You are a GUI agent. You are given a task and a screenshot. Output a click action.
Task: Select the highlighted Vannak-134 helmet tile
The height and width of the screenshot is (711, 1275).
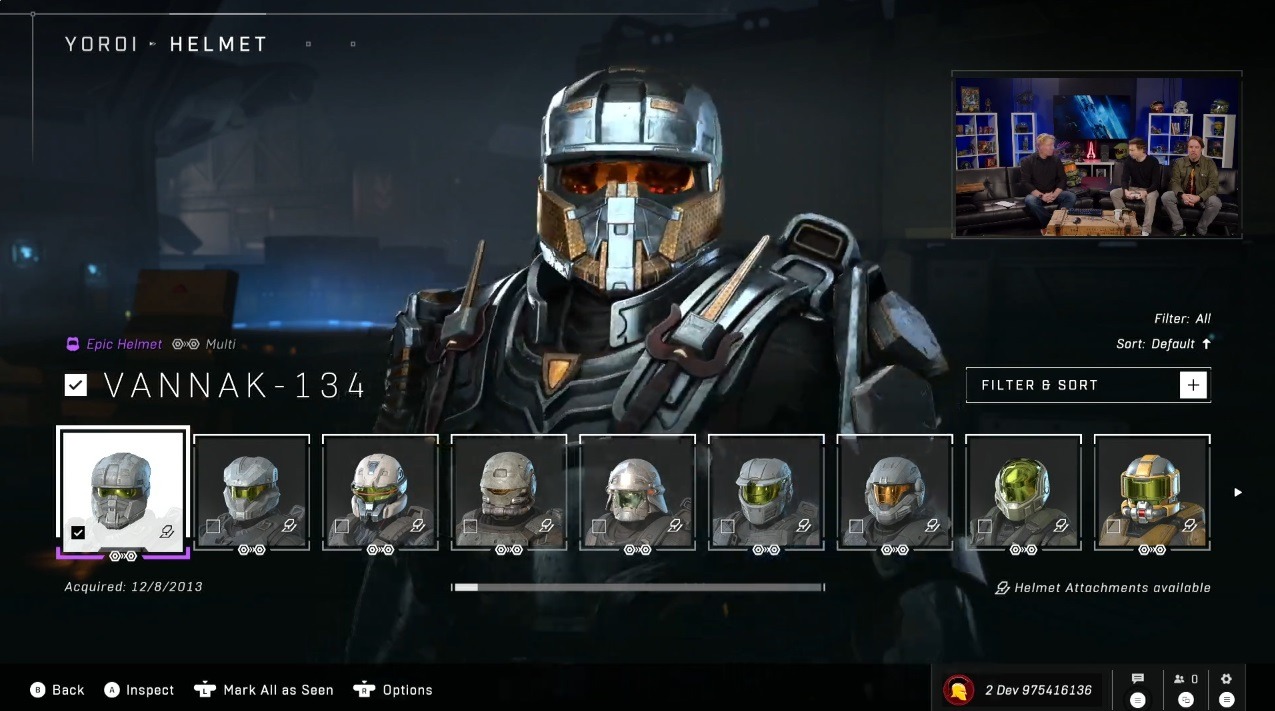pos(124,491)
